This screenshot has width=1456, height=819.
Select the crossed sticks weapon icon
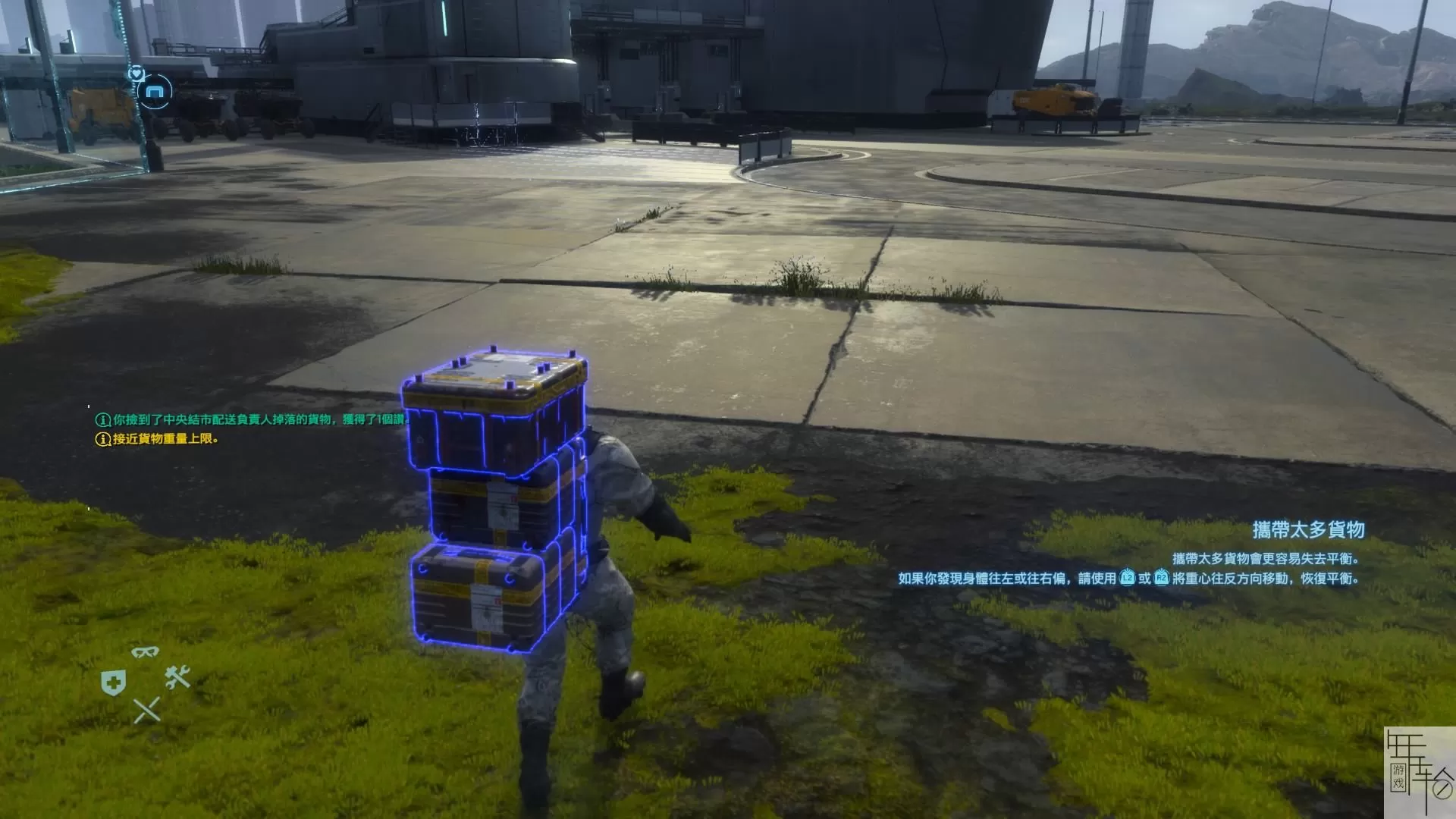coord(146,711)
